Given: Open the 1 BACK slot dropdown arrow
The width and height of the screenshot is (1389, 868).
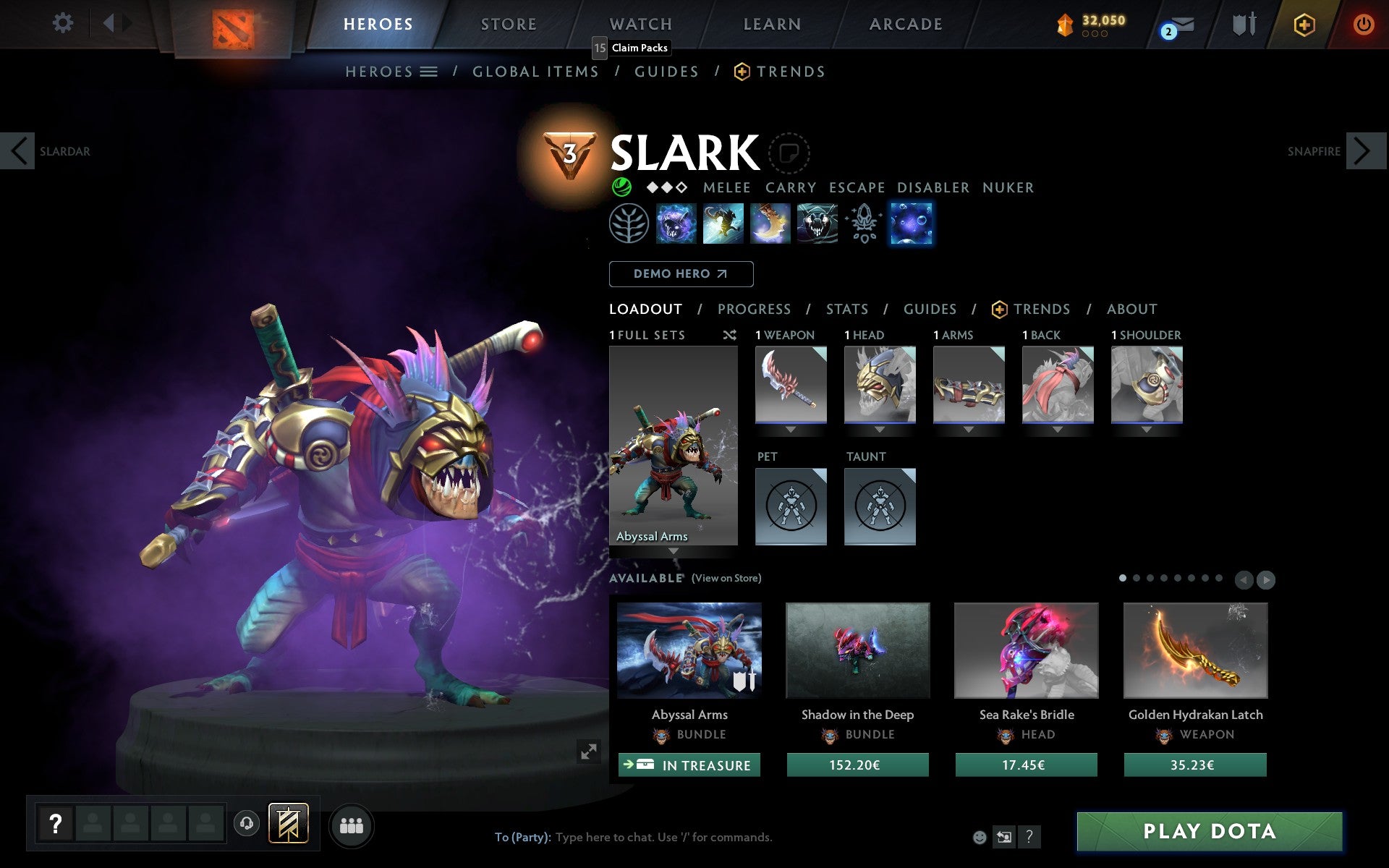Looking at the screenshot, I should click(1058, 428).
